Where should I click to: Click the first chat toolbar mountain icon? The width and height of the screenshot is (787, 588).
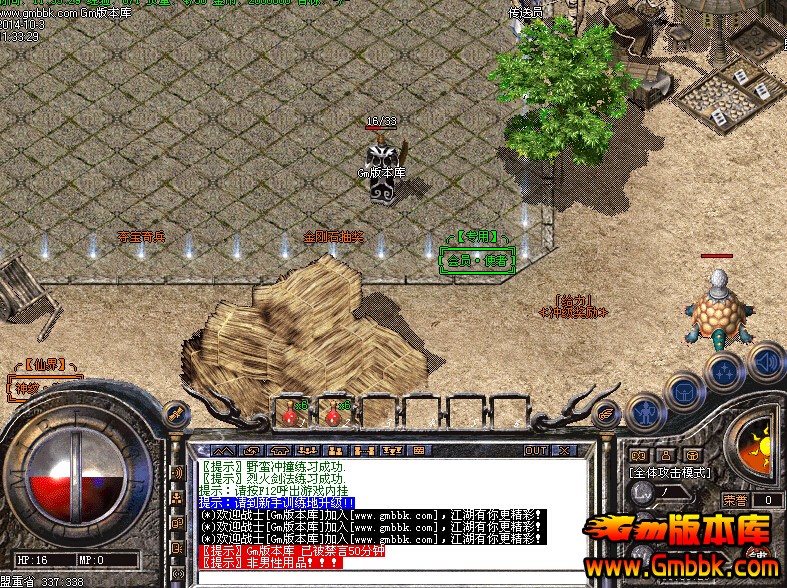pyautogui.click(x=223, y=450)
